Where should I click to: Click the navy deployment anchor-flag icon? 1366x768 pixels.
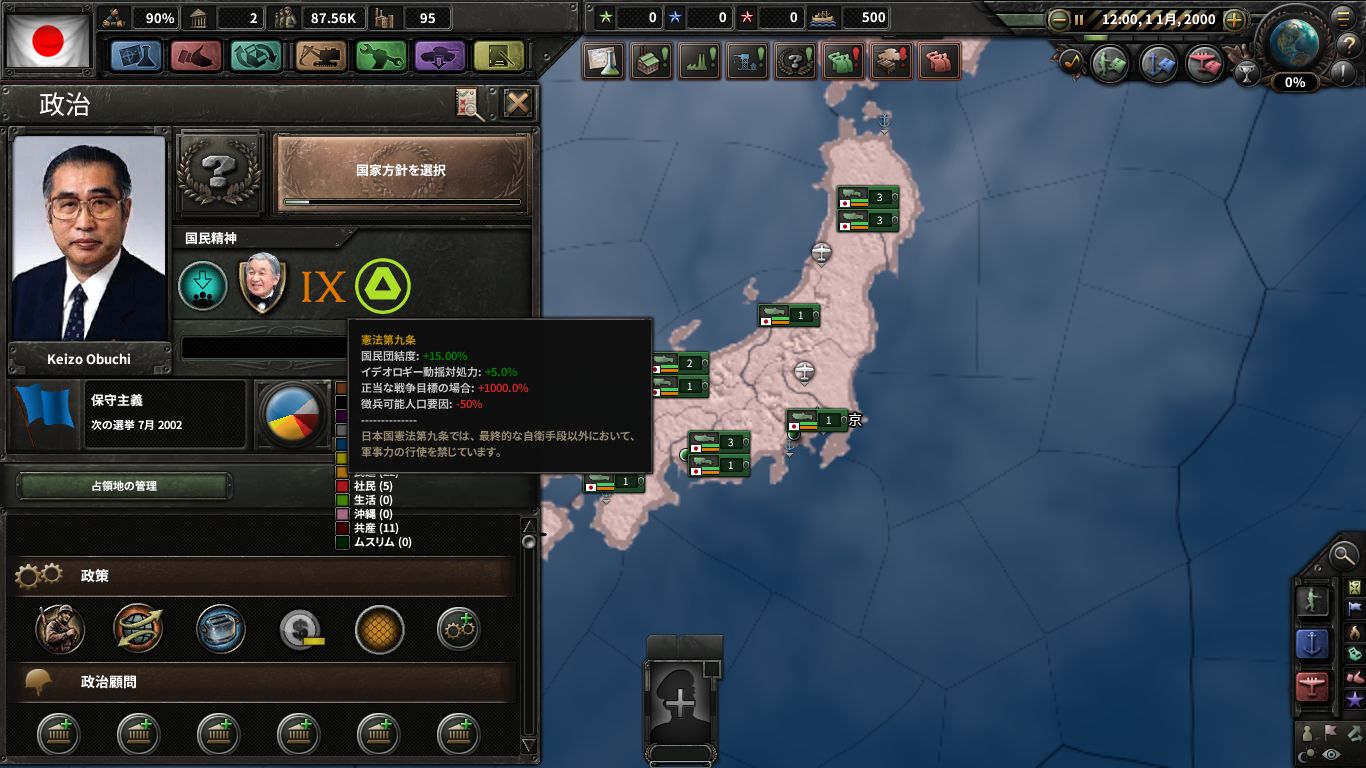coord(1155,62)
